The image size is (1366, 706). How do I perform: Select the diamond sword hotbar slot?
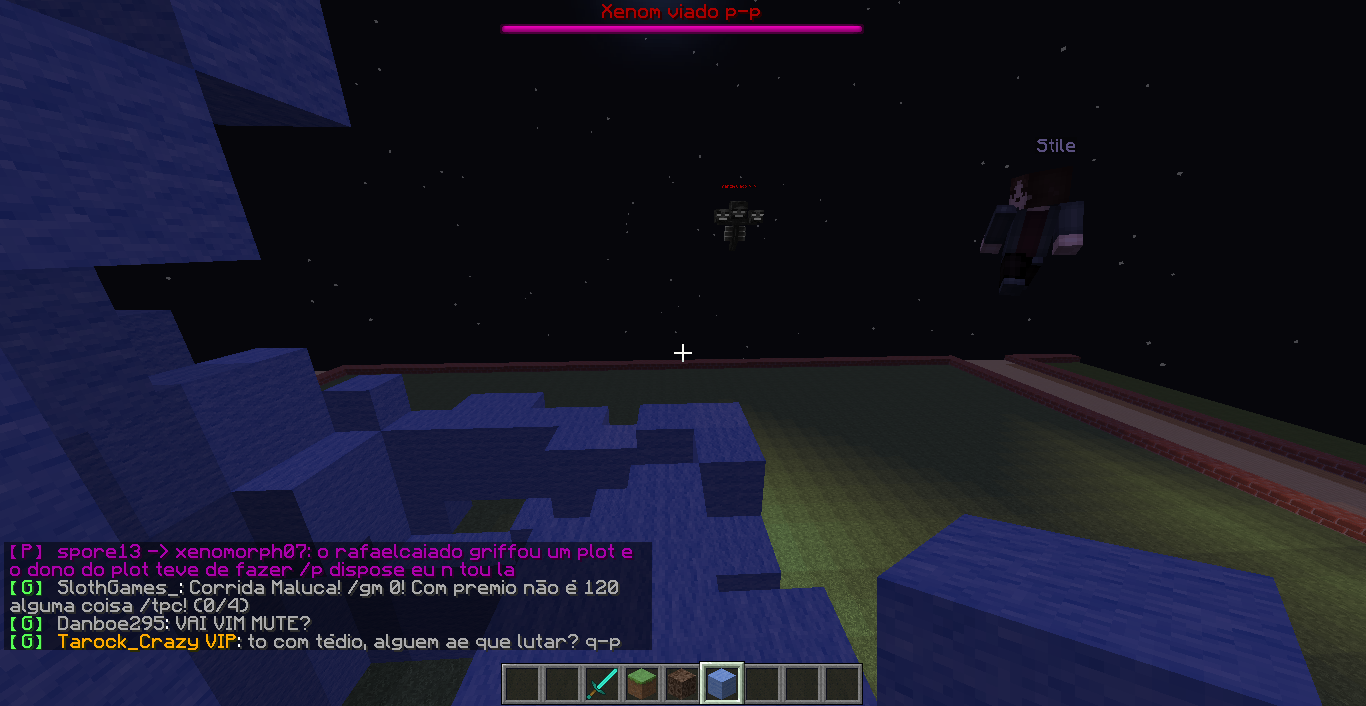pyautogui.click(x=602, y=684)
